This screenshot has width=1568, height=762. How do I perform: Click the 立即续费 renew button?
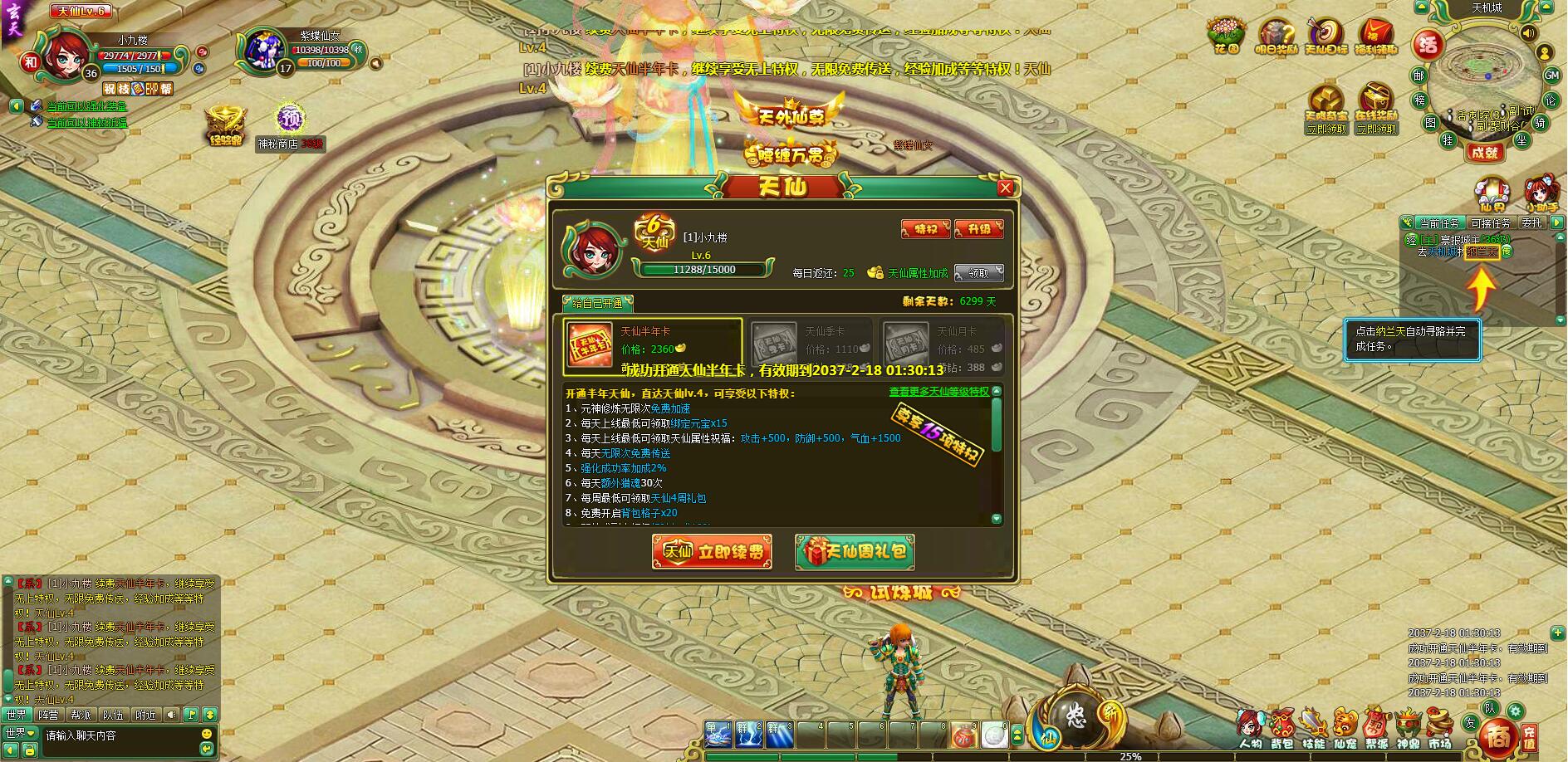tap(713, 552)
